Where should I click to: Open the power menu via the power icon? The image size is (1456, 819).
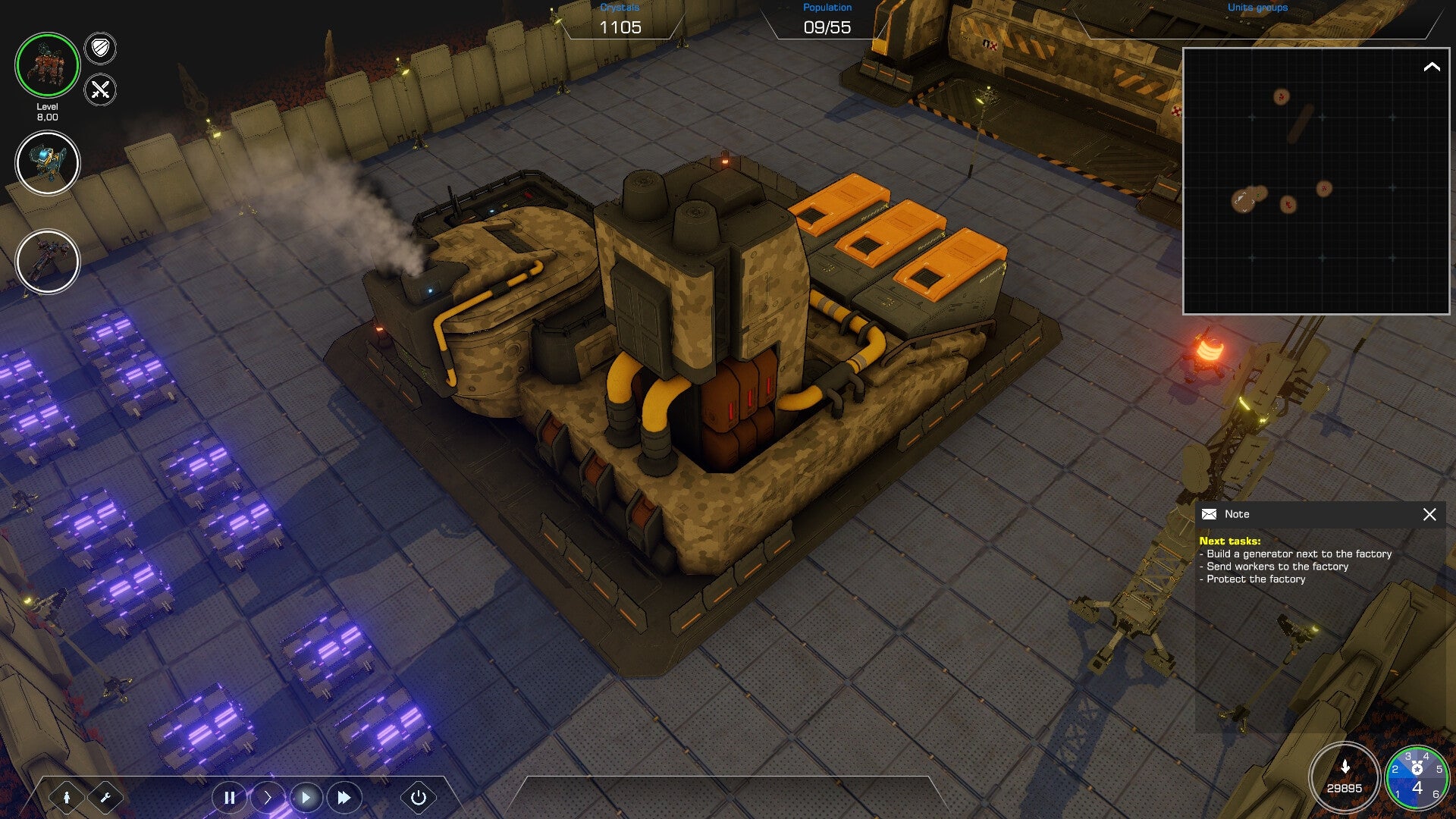418,797
